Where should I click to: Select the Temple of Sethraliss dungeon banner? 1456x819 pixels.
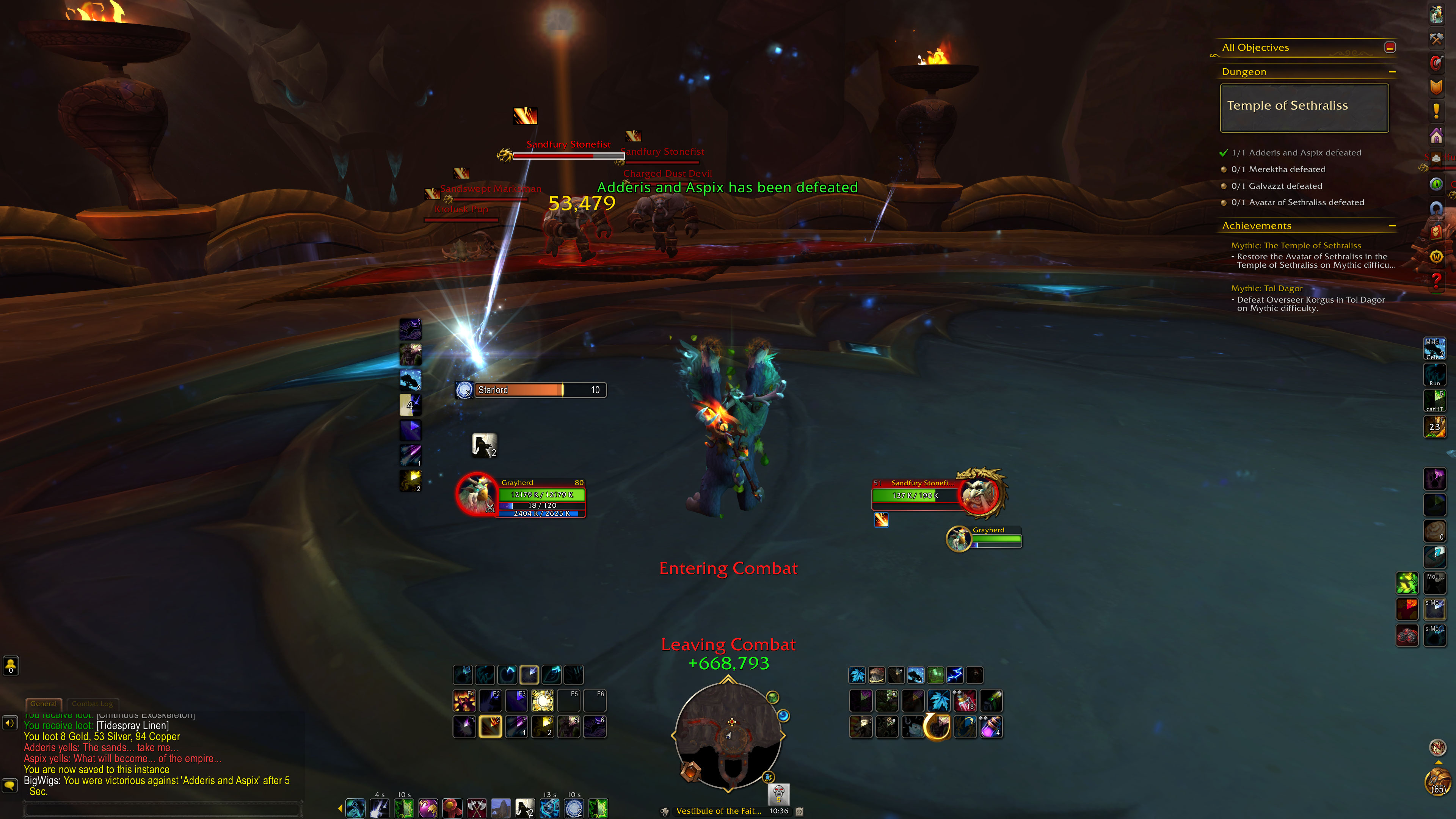(x=1304, y=107)
